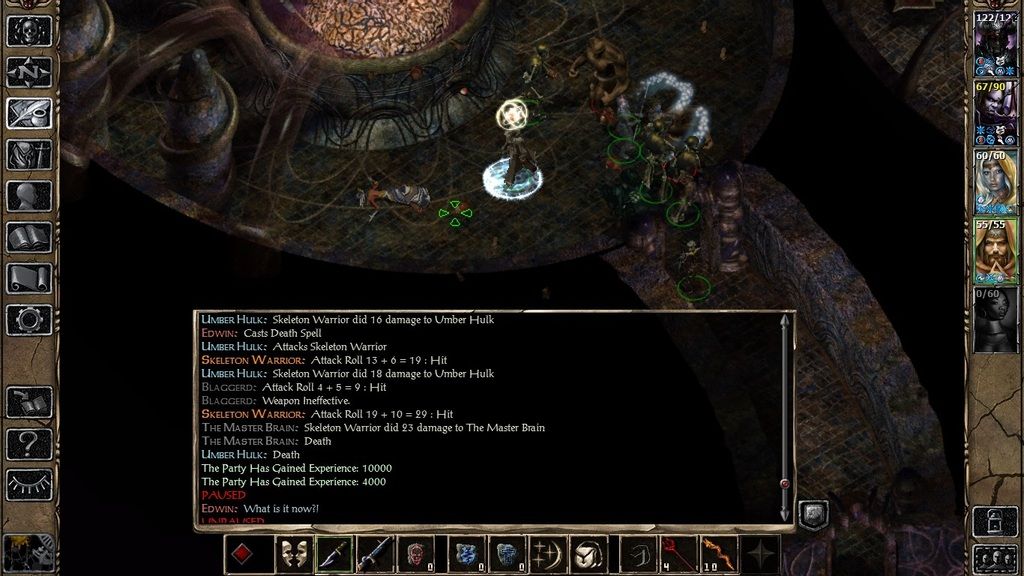Select the greyed-out dead party member portrait

994,320
